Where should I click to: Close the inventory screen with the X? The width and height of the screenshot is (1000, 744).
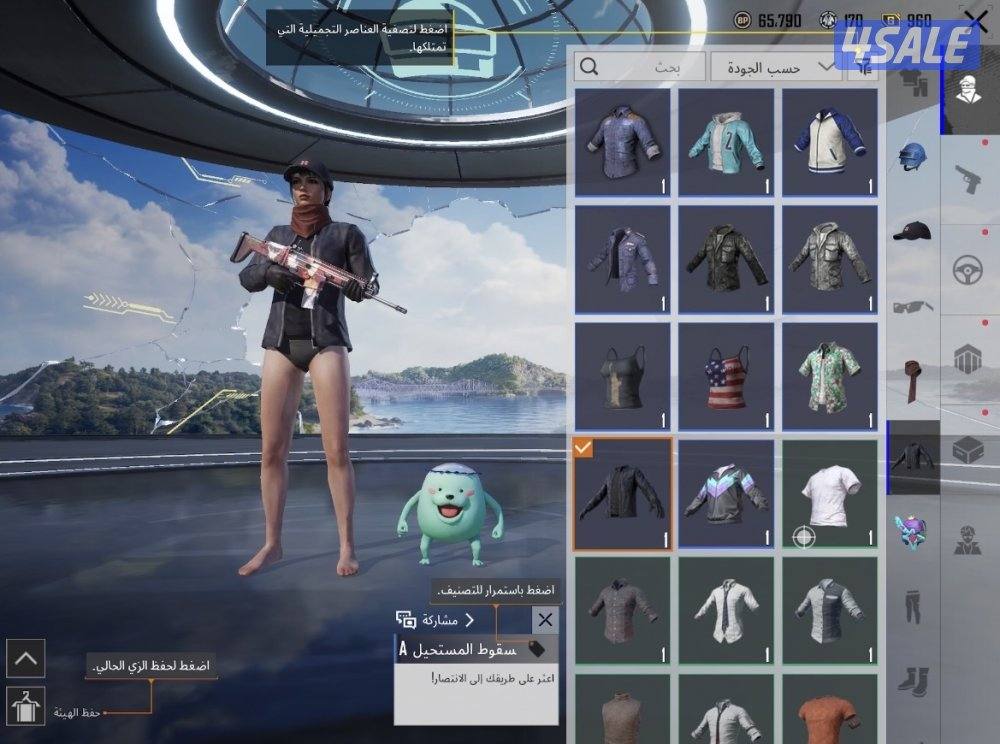tap(976, 22)
